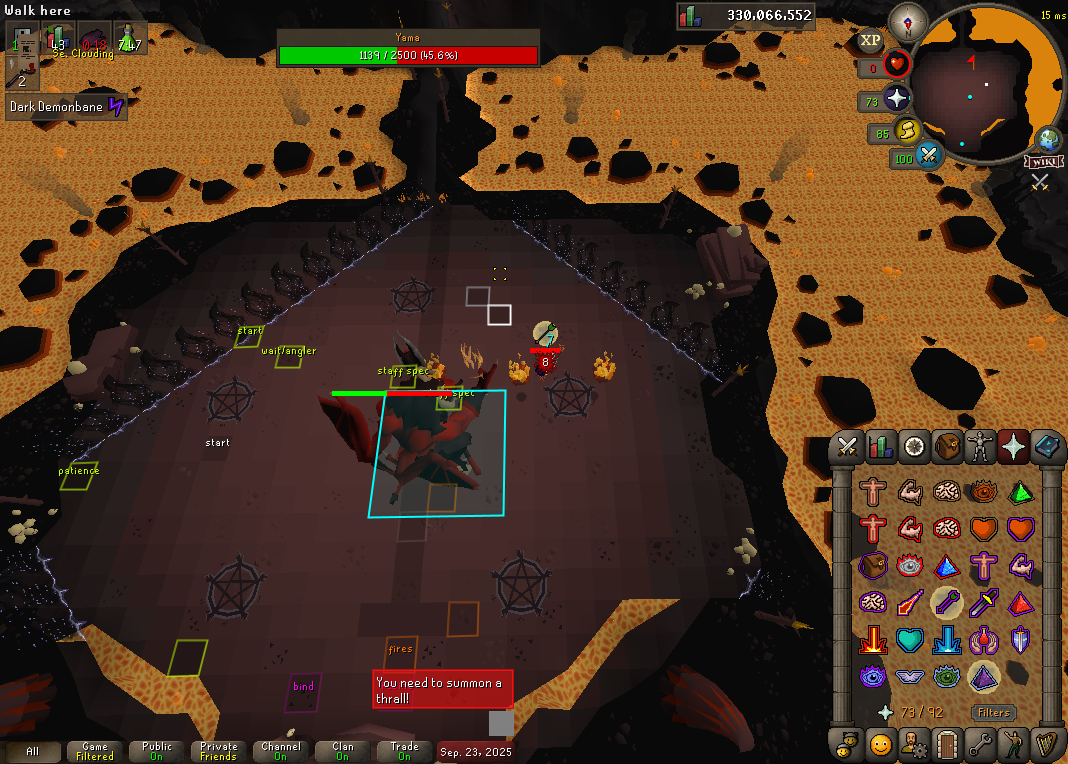Open the world map globe

point(1048,139)
